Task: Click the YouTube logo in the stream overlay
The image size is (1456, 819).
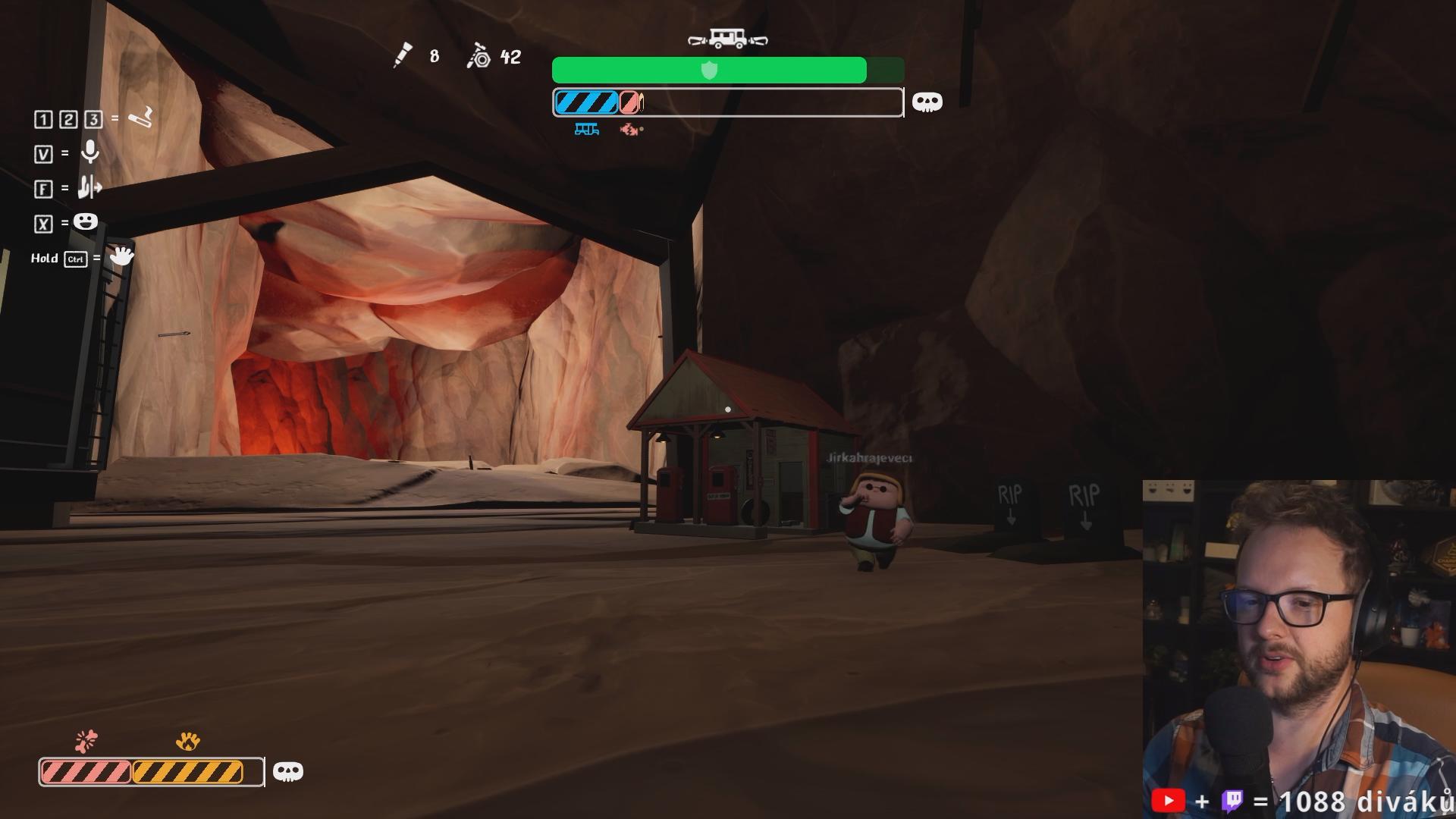Action: click(x=1168, y=801)
